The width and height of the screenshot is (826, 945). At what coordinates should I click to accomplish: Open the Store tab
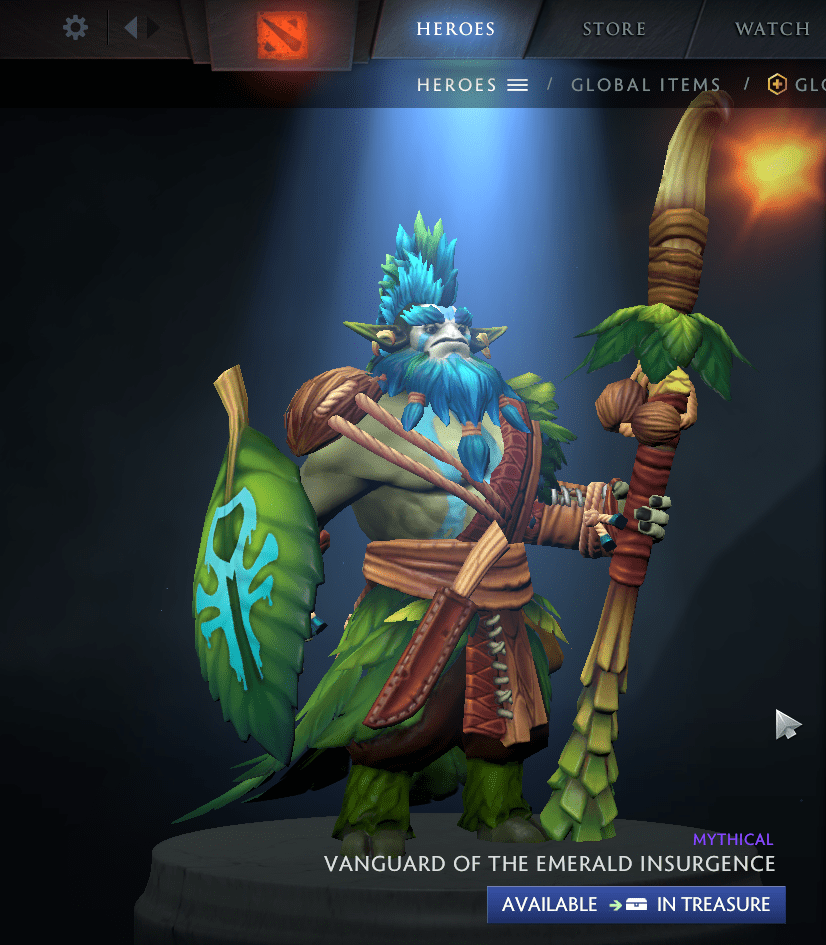point(614,28)
